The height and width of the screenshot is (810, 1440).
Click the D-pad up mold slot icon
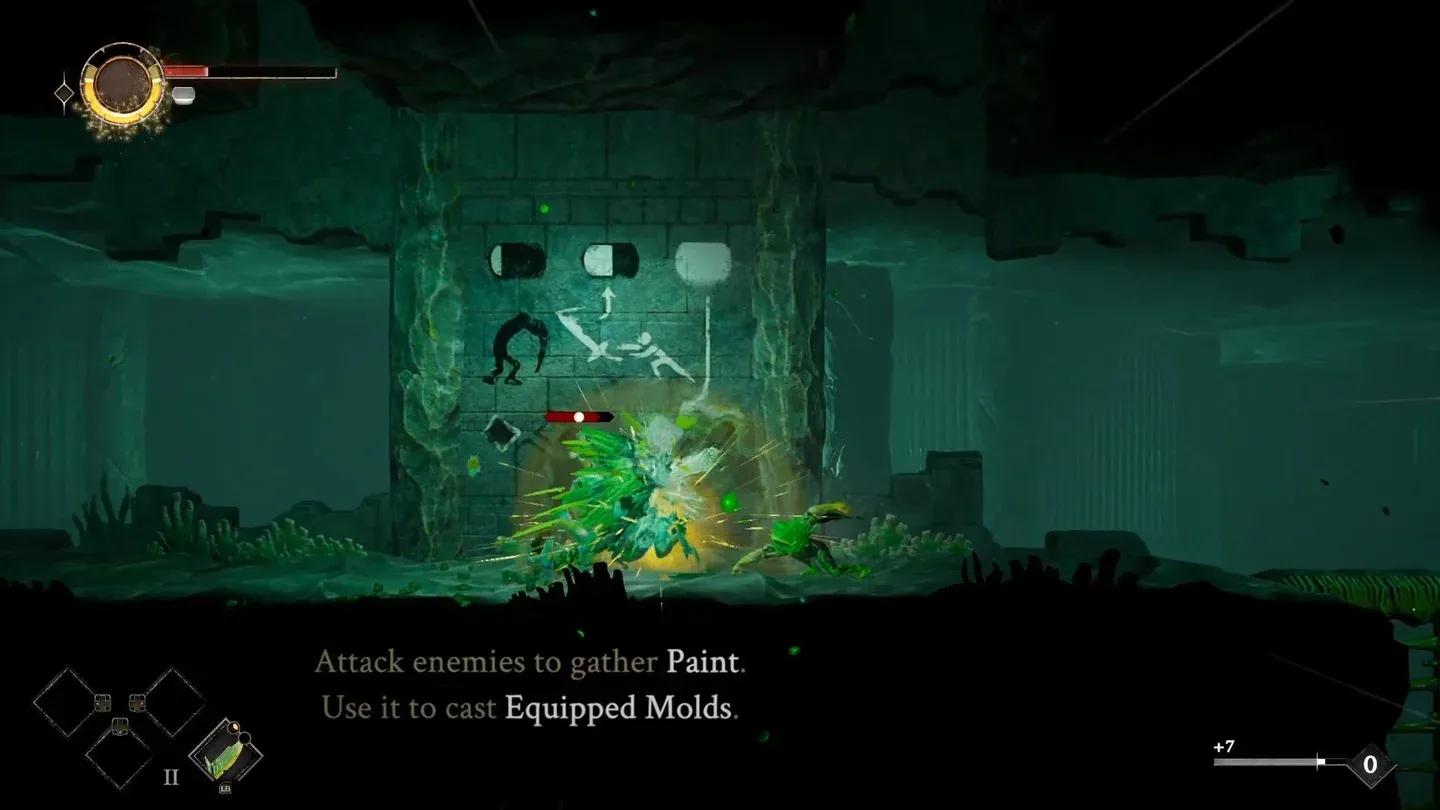click(x=103, y=703)
